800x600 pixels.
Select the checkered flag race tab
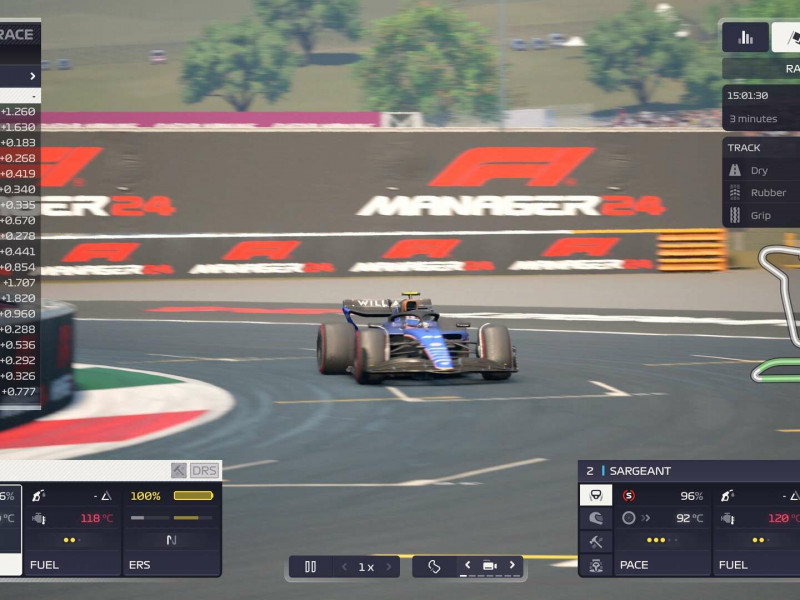[x=787, y=37]
